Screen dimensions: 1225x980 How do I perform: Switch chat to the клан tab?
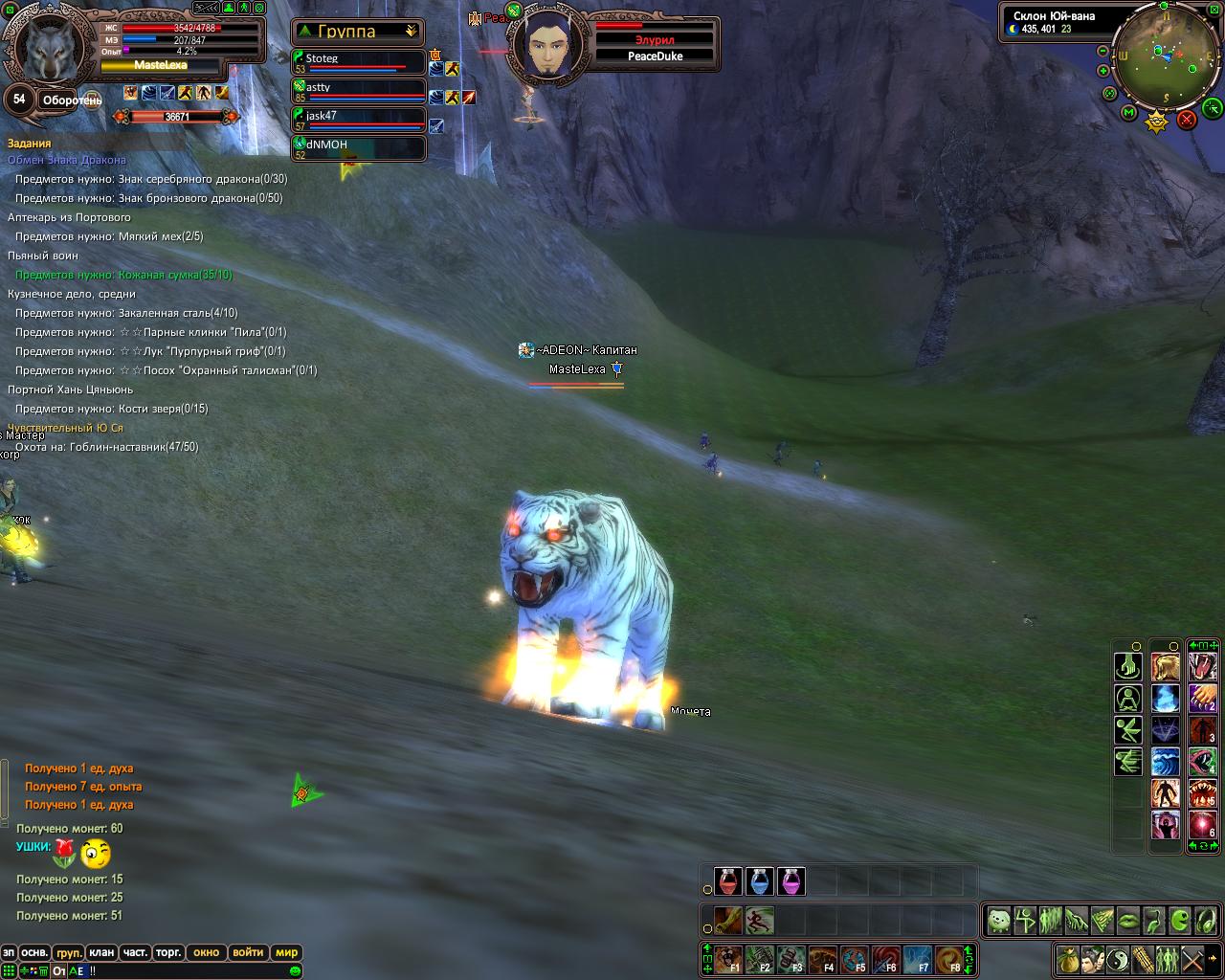pos(101,952)
